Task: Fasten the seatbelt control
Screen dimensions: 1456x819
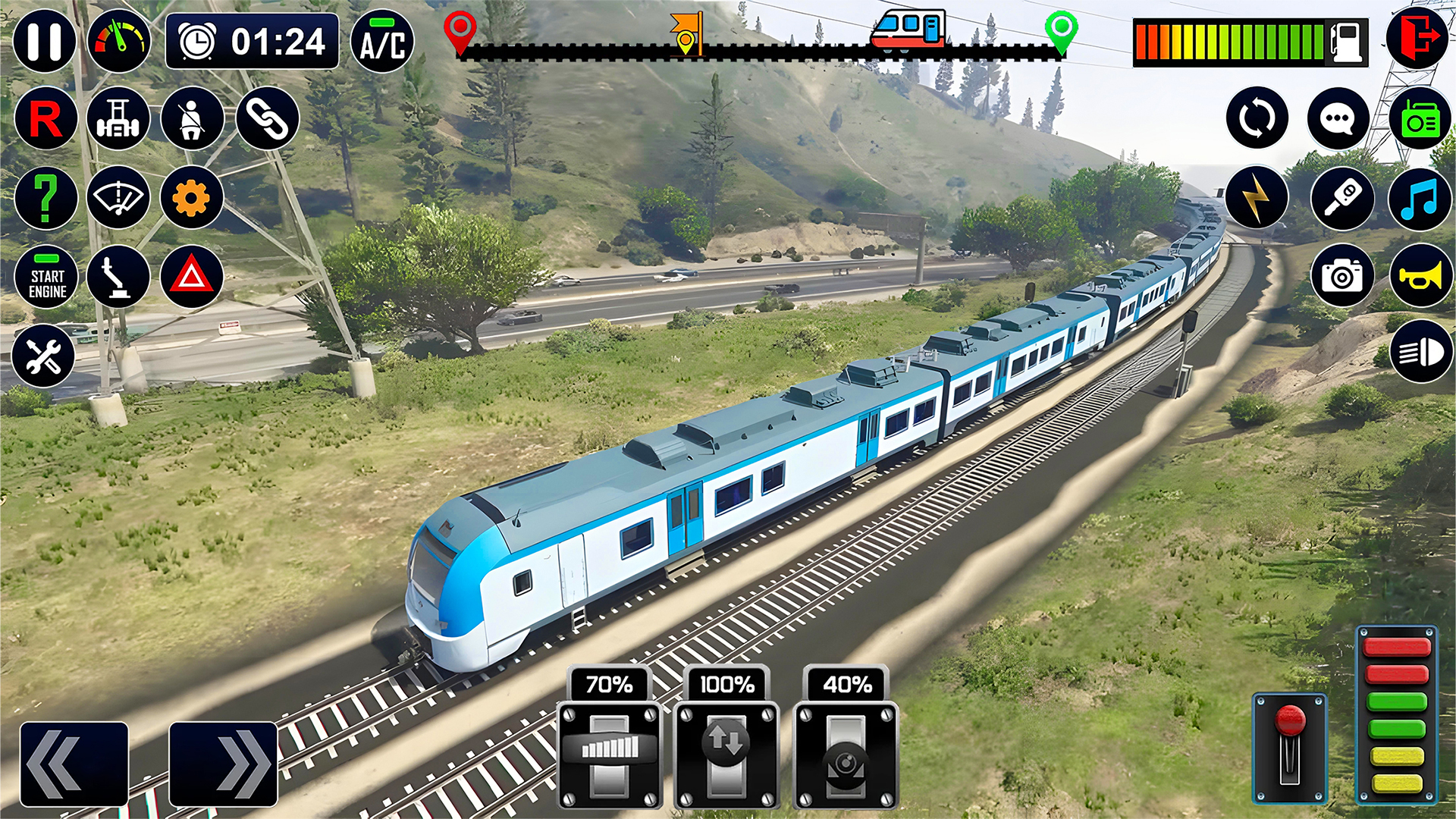Action: tap(190, 118)
